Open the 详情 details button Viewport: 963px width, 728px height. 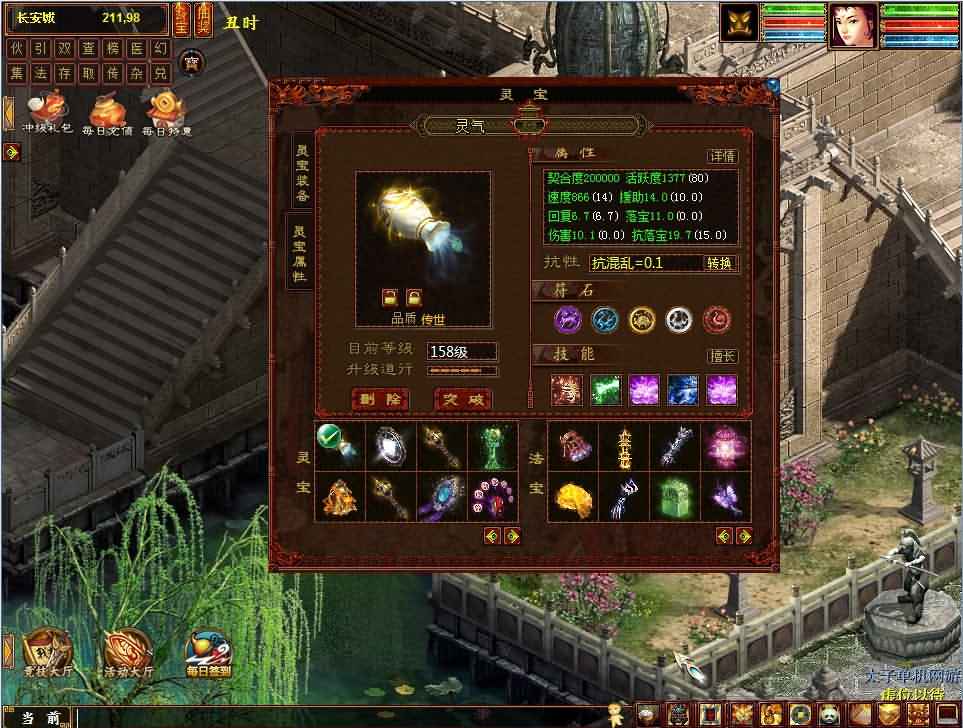coord(722,156)
